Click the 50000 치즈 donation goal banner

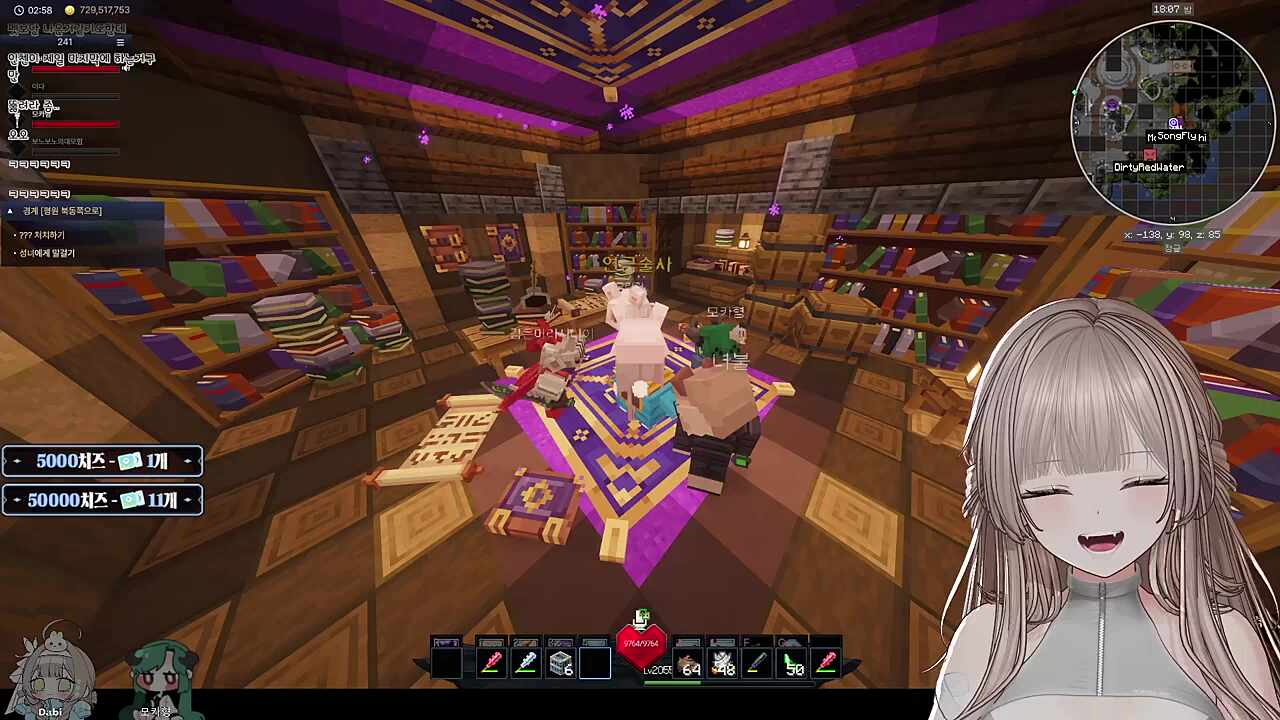pos(102,500)
